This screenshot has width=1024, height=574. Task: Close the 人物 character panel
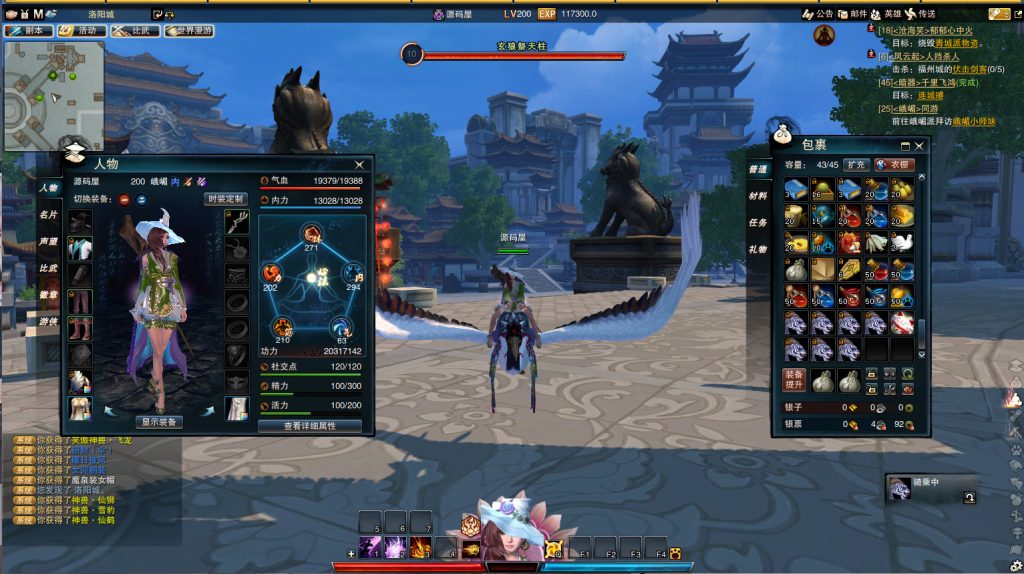coord(359,164)
